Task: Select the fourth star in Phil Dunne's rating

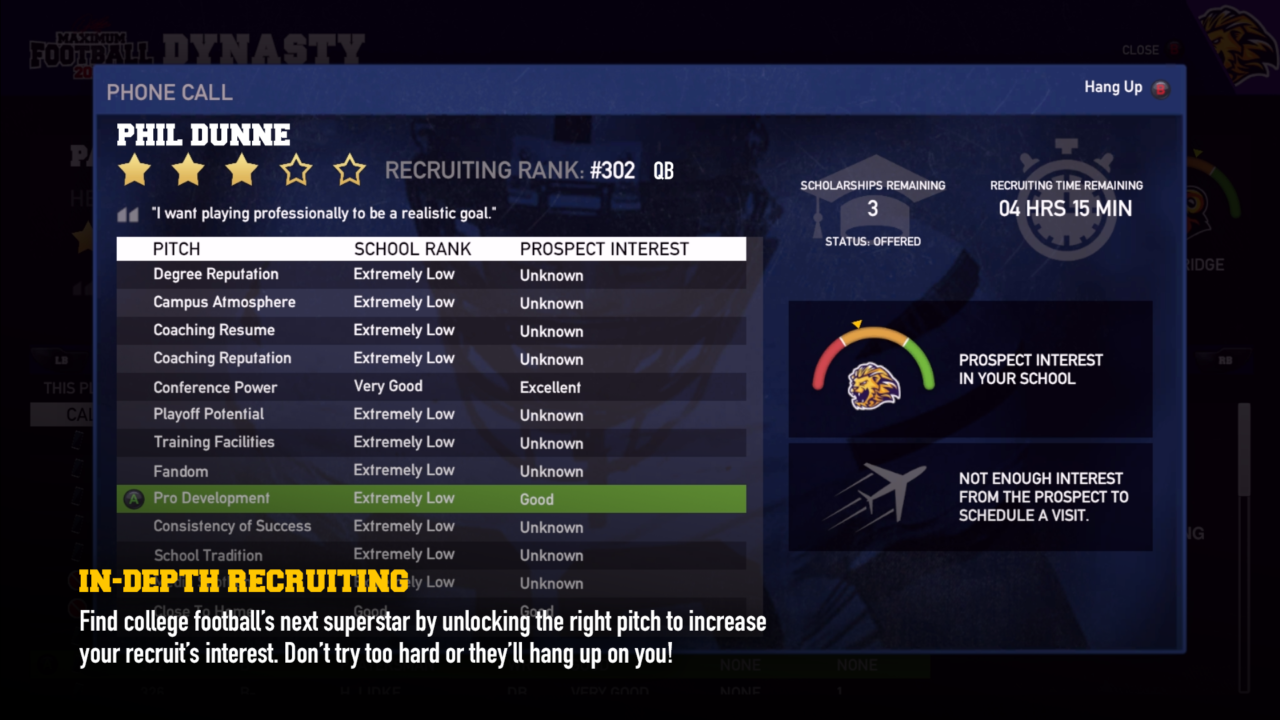Action: pyautogui.click(x=295, y=170)
